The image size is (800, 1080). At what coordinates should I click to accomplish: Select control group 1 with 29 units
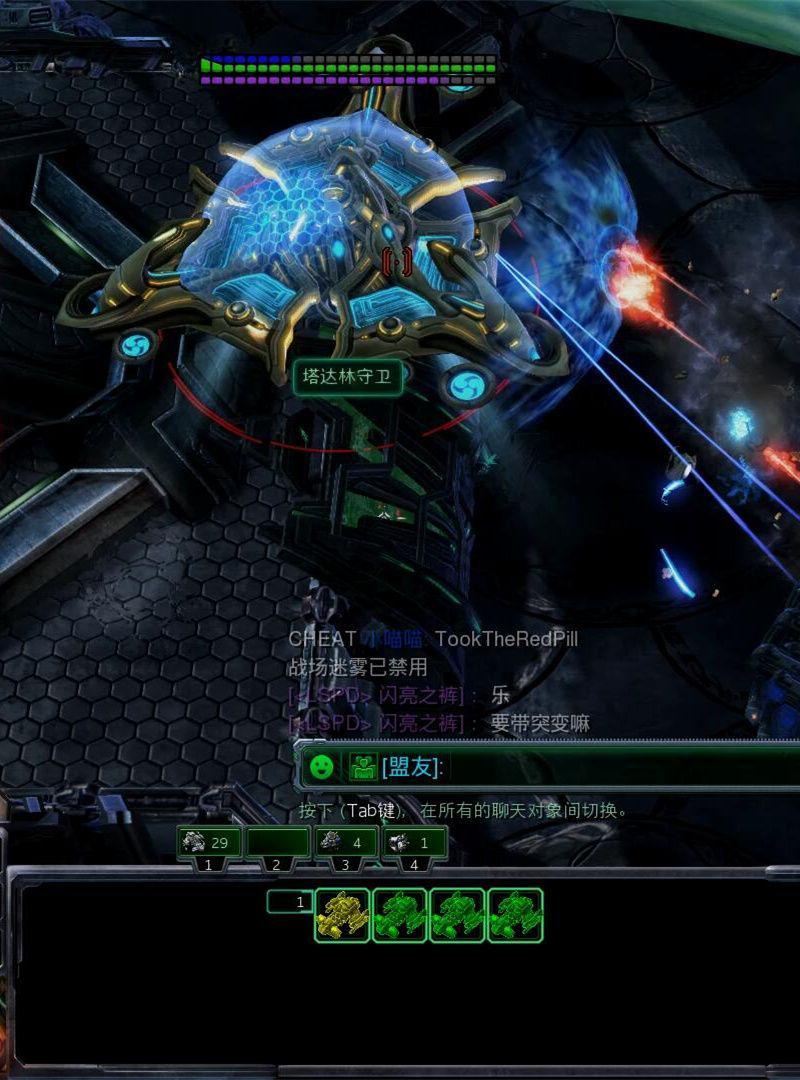tap(209, 844)
